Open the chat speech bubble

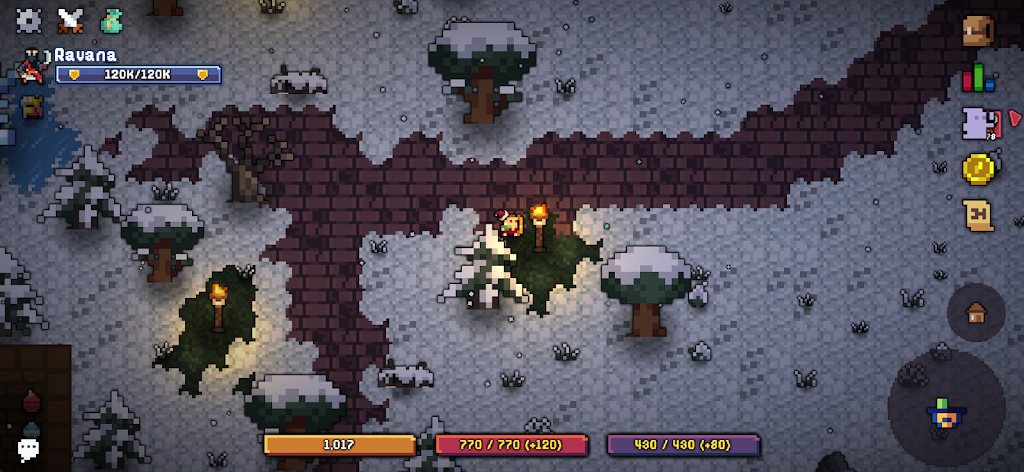click(x=29, y=449)
